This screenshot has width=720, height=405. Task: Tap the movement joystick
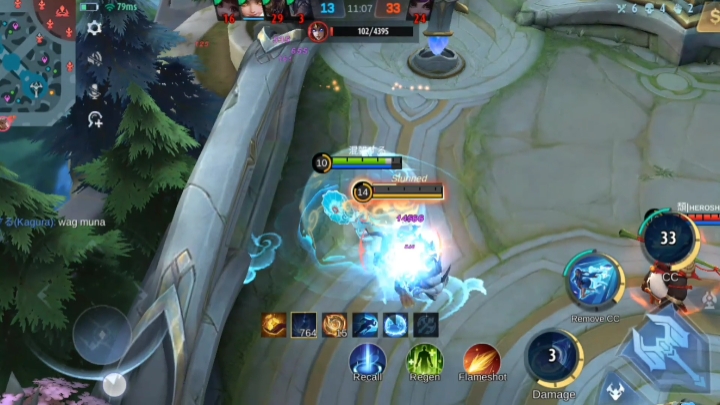[101, 333]
